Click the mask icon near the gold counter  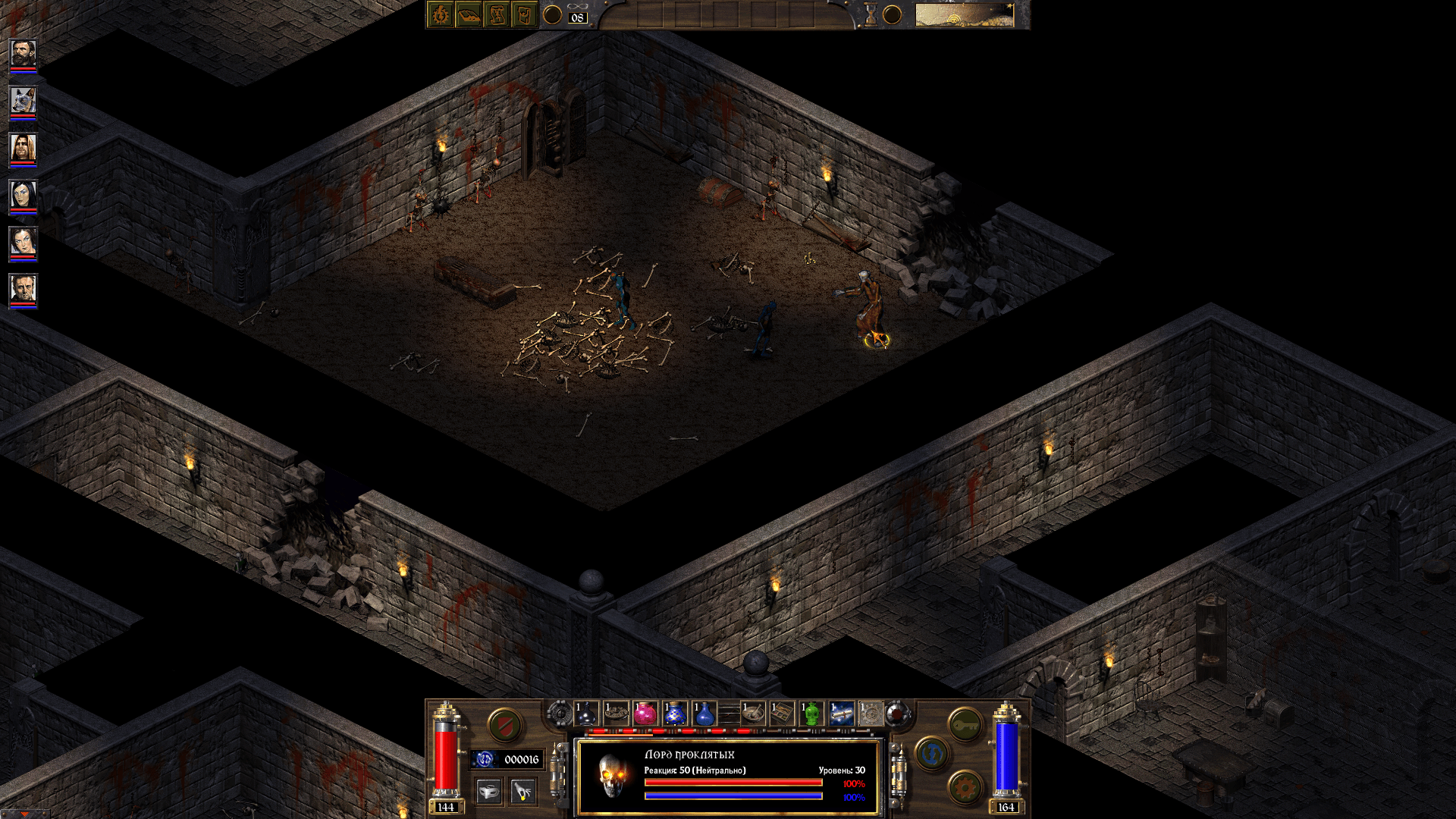coord(489,791)
